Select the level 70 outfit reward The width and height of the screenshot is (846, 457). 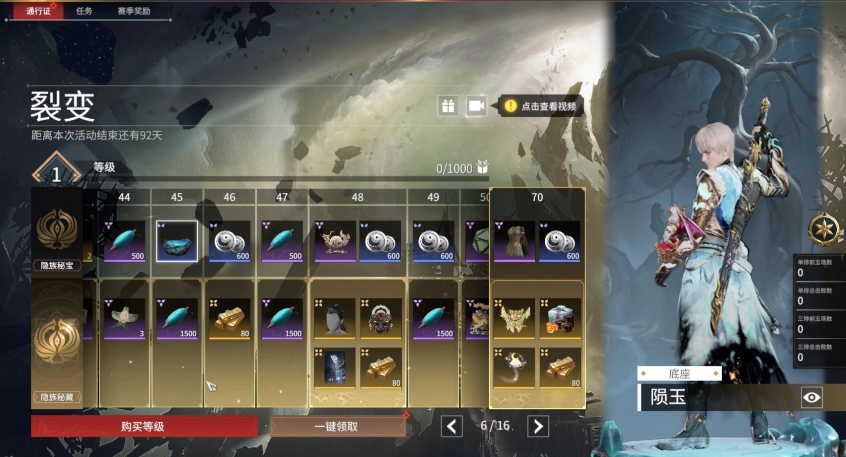514,241
